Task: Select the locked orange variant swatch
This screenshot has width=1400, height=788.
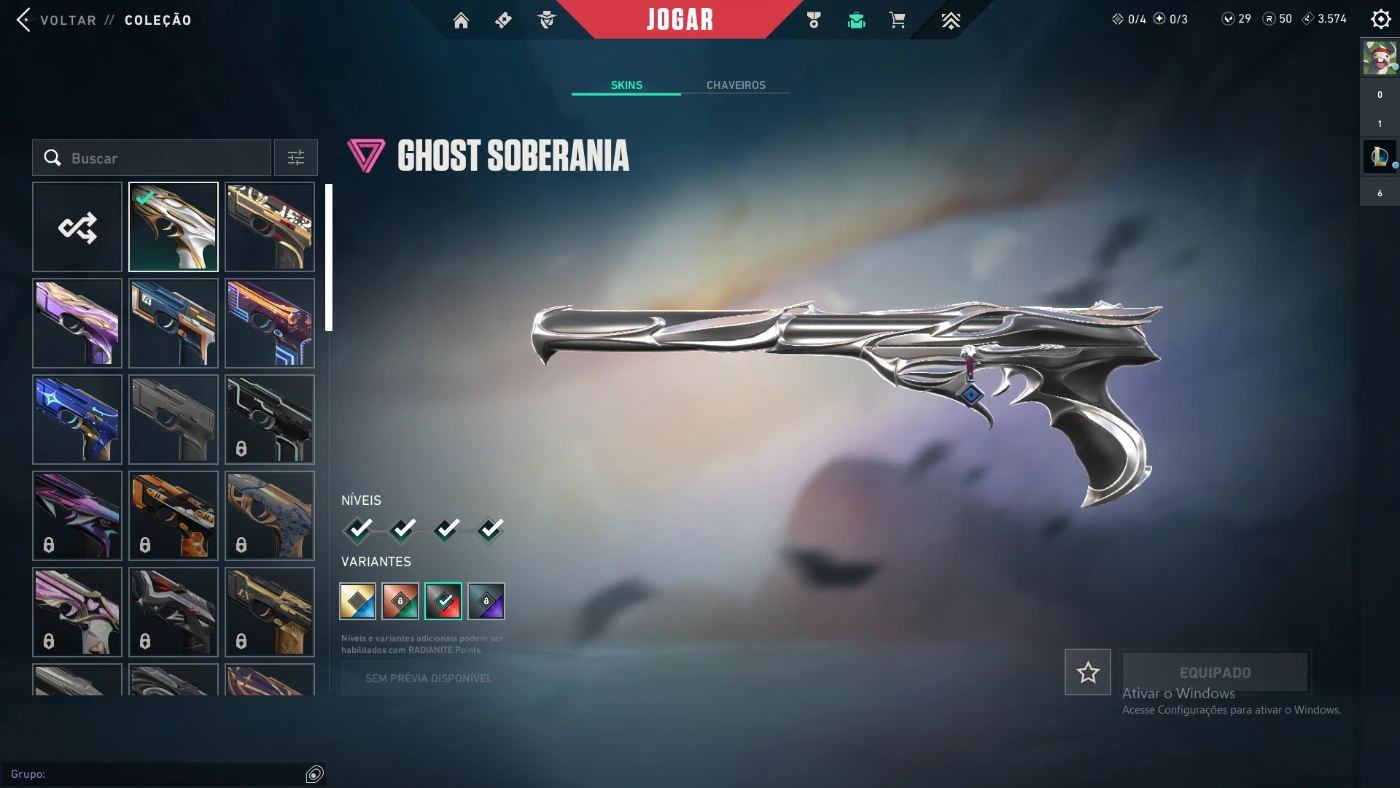Action: pyautogui.click(x=400, y=601)
